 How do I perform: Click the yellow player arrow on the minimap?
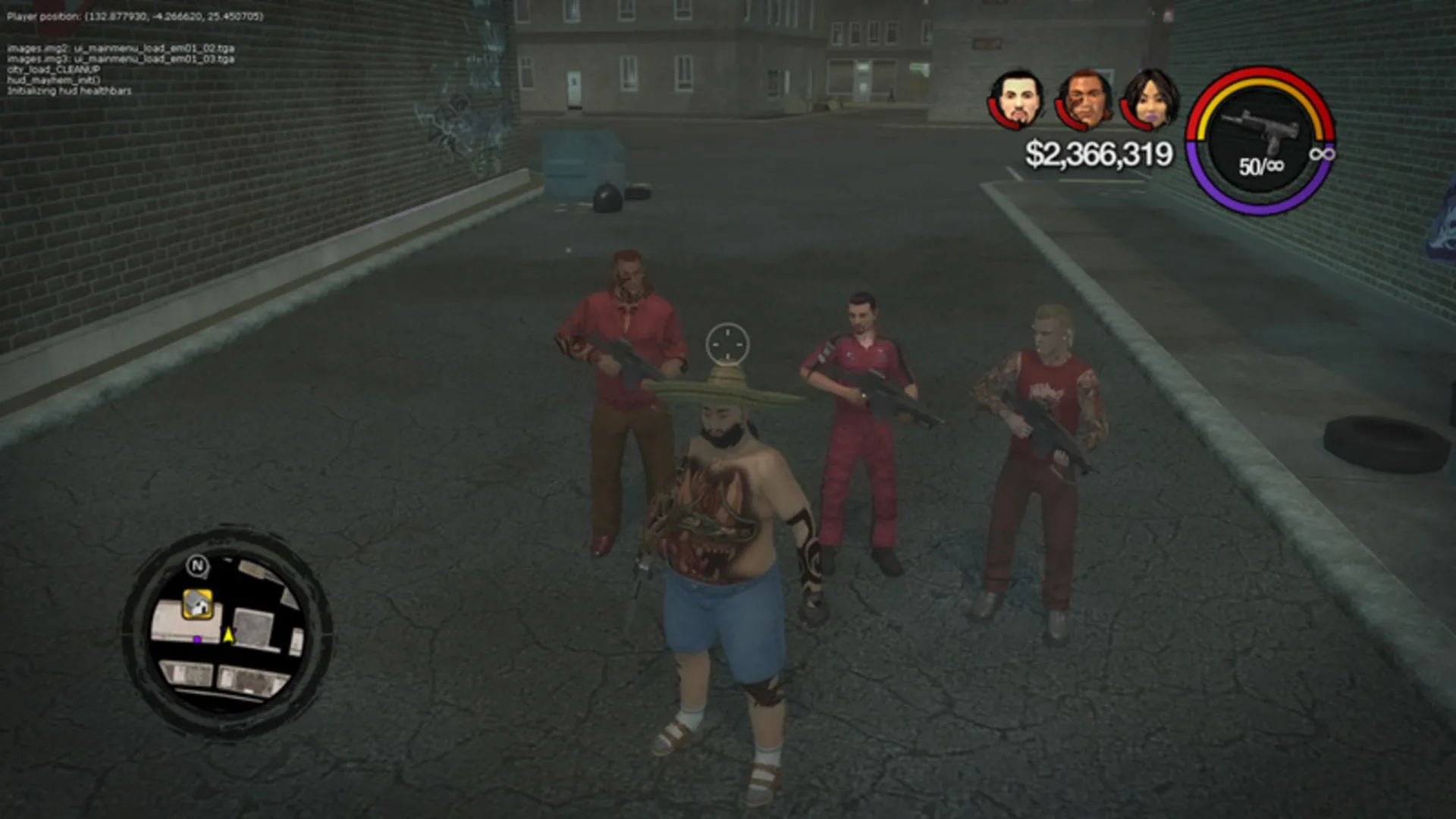(229, 635)
